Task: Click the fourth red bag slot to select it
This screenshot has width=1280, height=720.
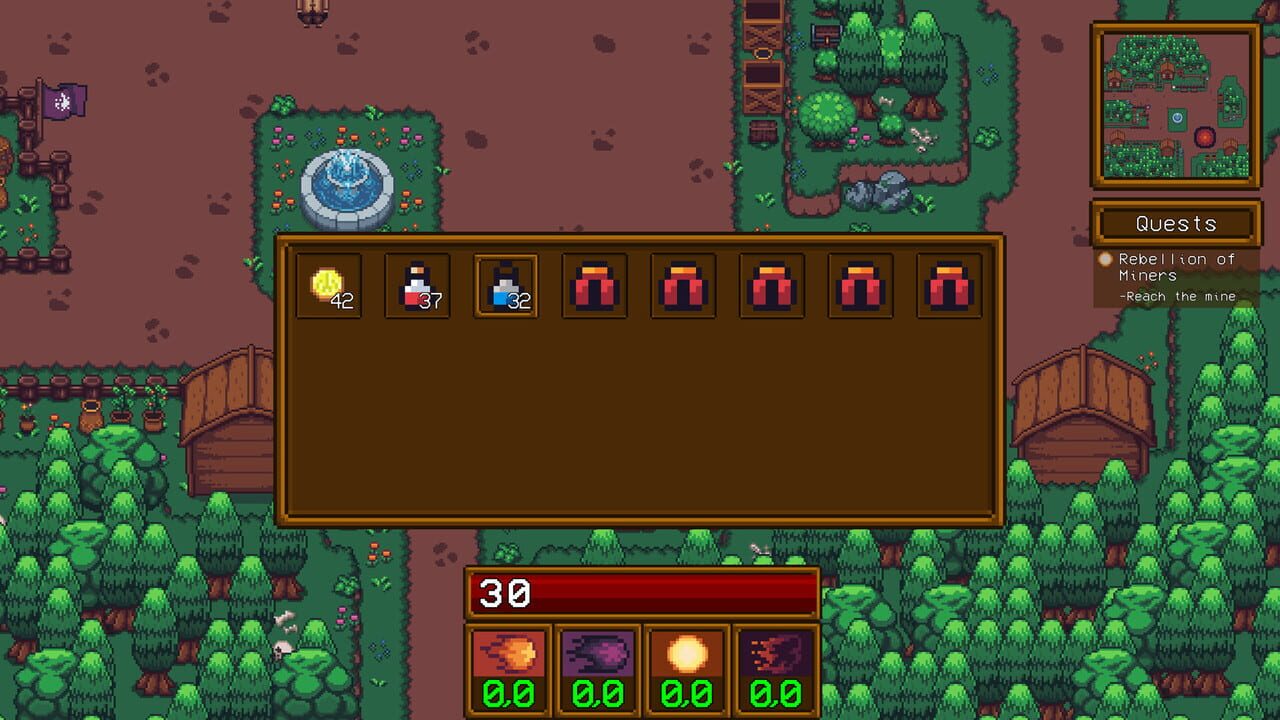Action: click(860, 285)
